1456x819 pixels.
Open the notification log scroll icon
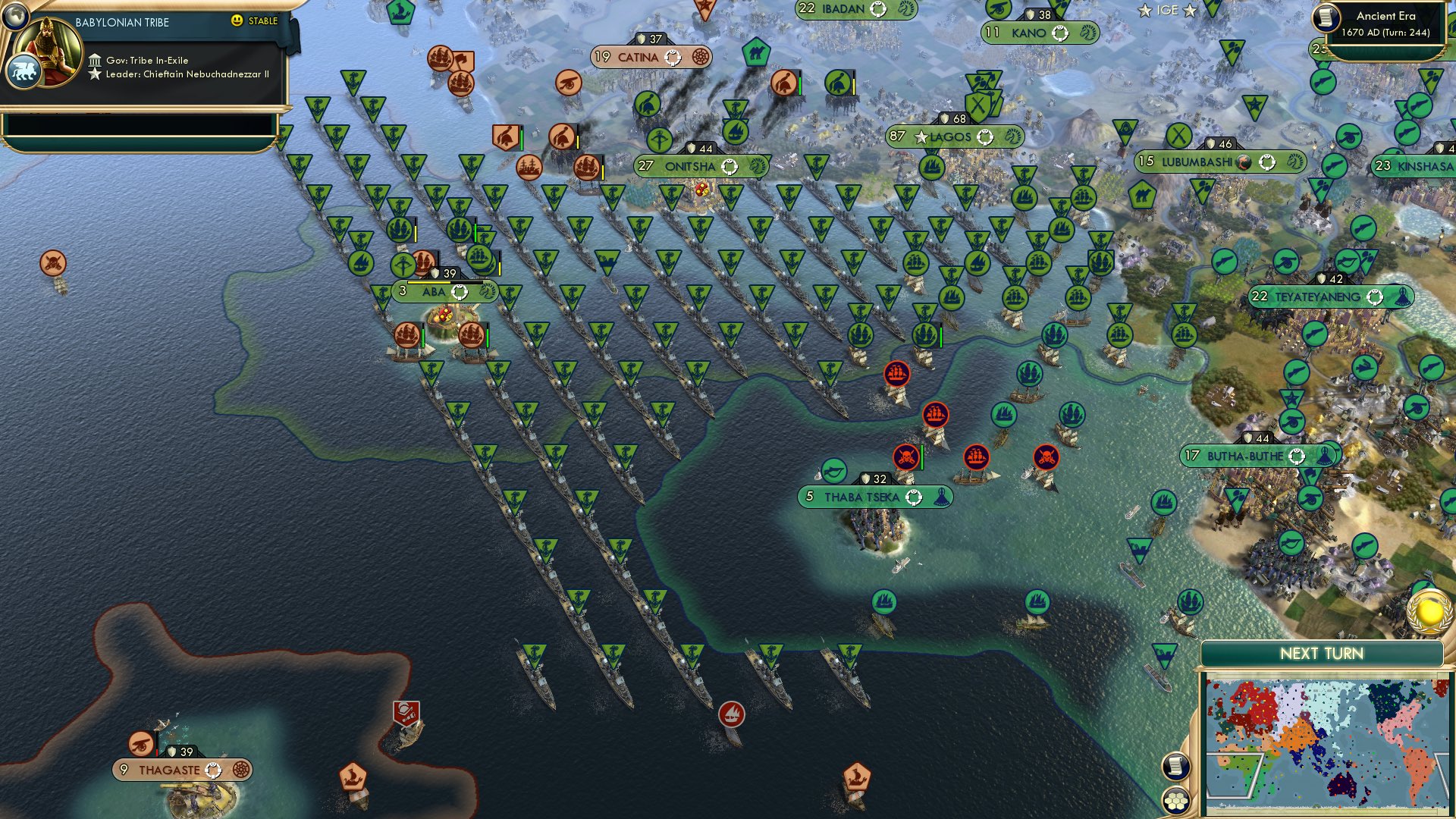1176,766
